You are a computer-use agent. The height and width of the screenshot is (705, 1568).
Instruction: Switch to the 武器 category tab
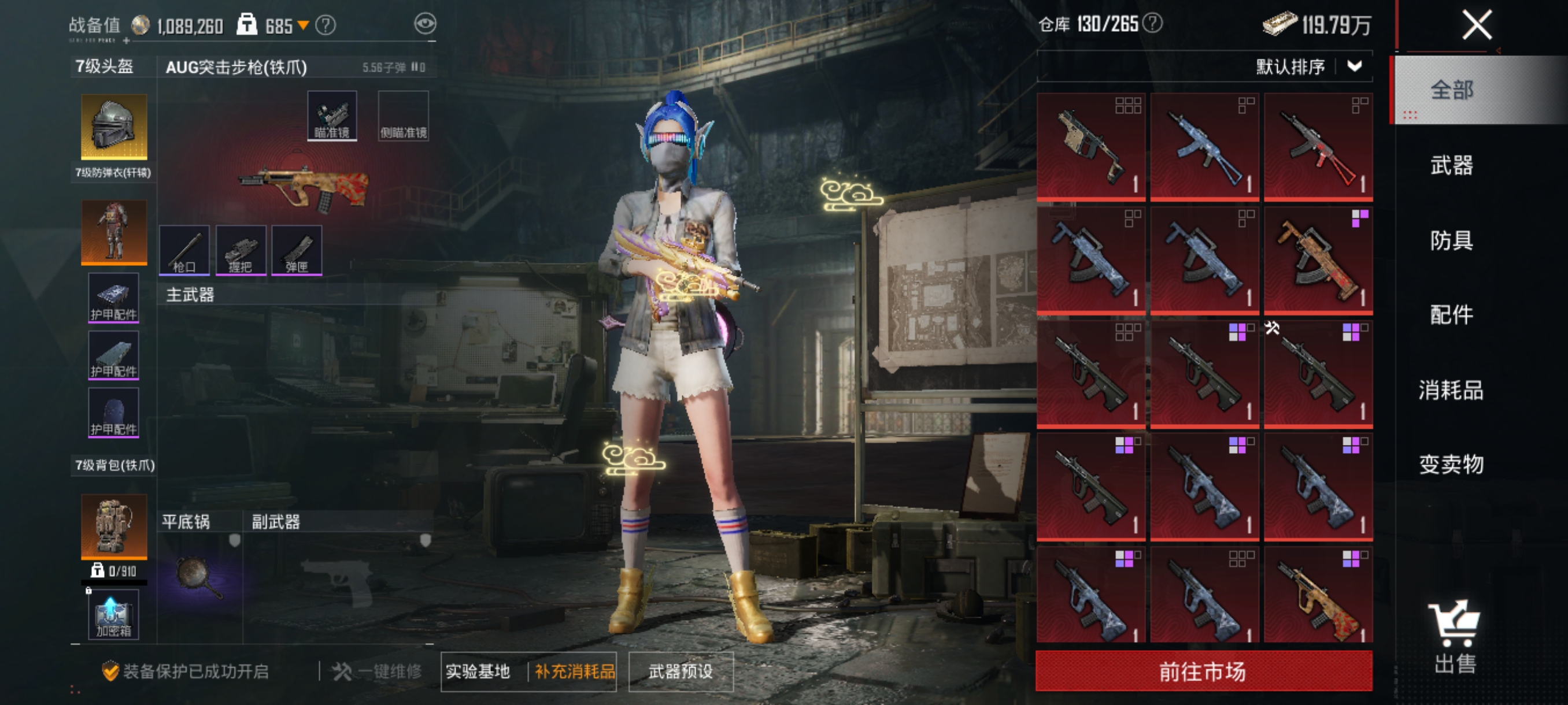point(1451,165)
